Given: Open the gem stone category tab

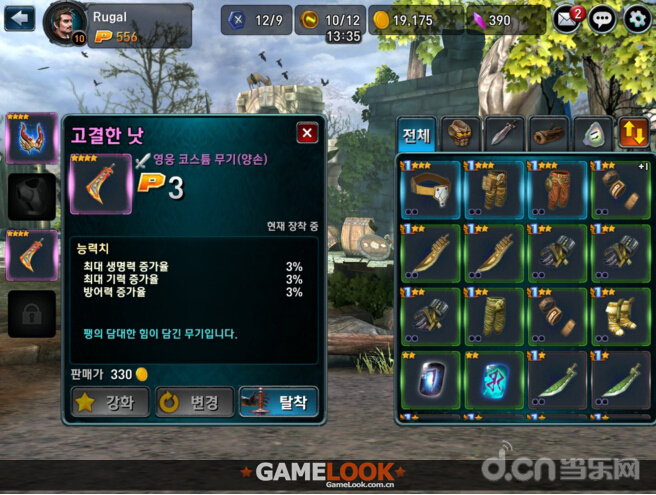Looking at the screenshot, I should click(592, 134).
